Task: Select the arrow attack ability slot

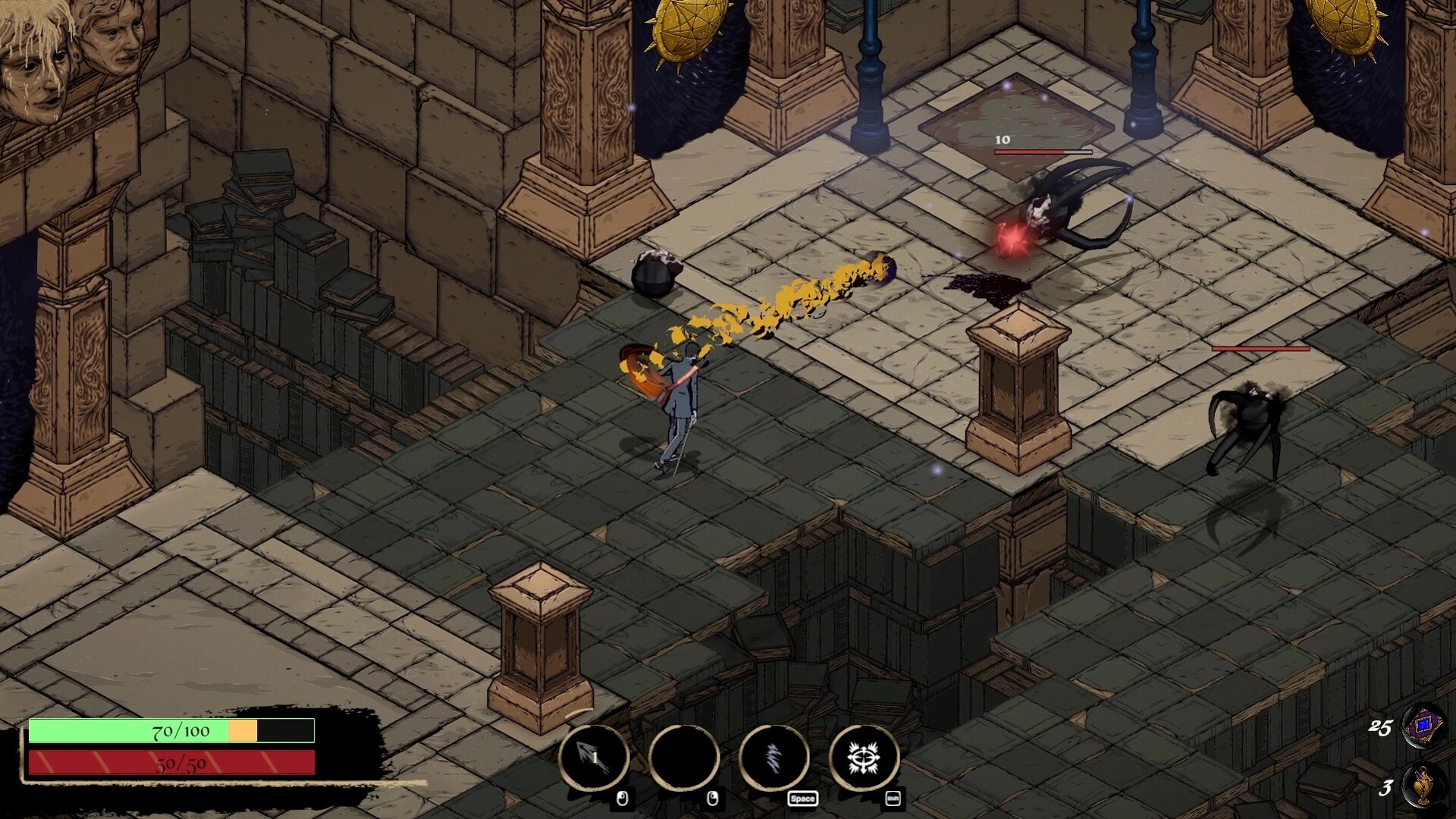Action: pos(594,758)
